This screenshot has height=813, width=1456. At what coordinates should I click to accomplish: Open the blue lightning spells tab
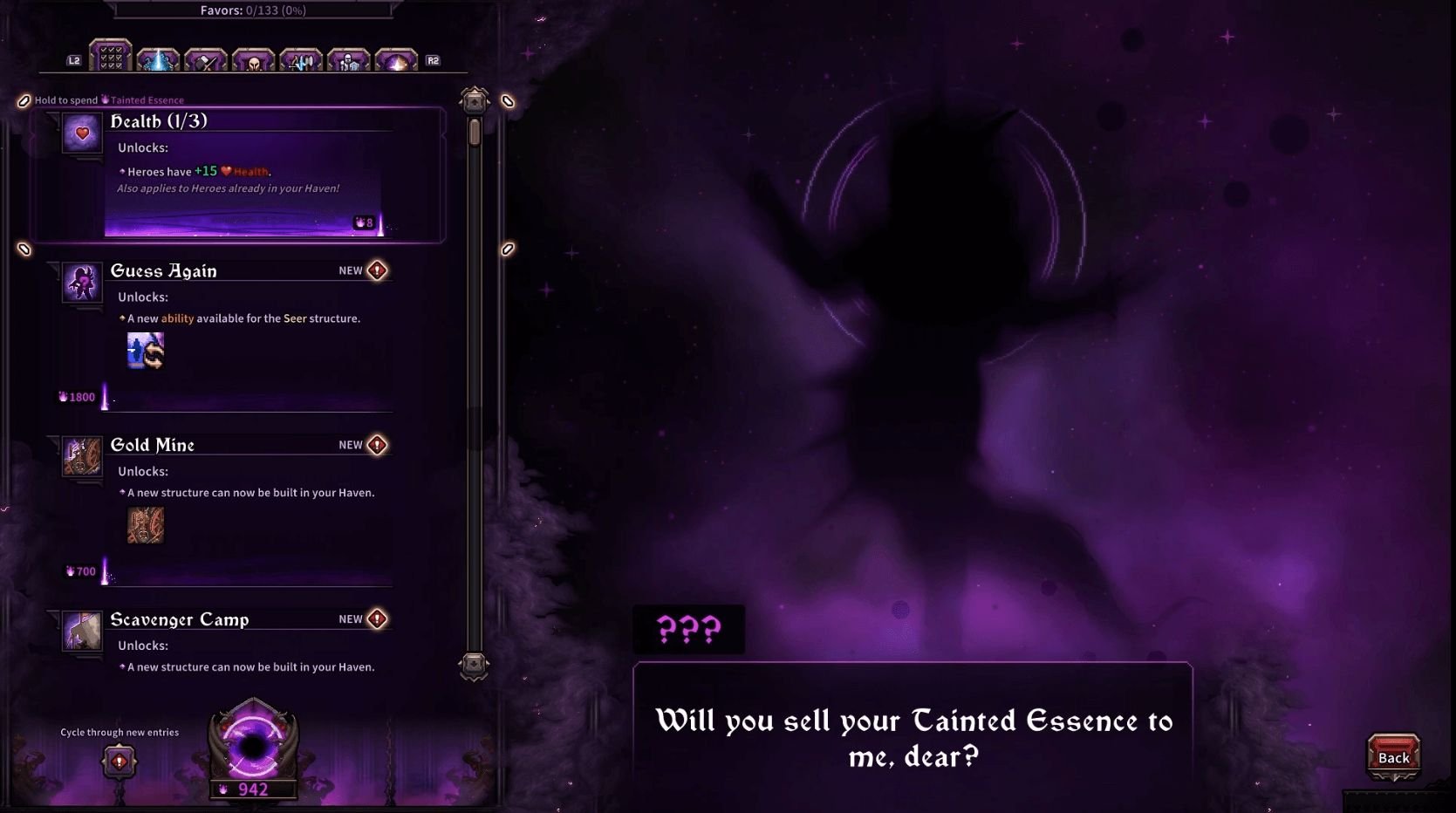pos(159,59)
